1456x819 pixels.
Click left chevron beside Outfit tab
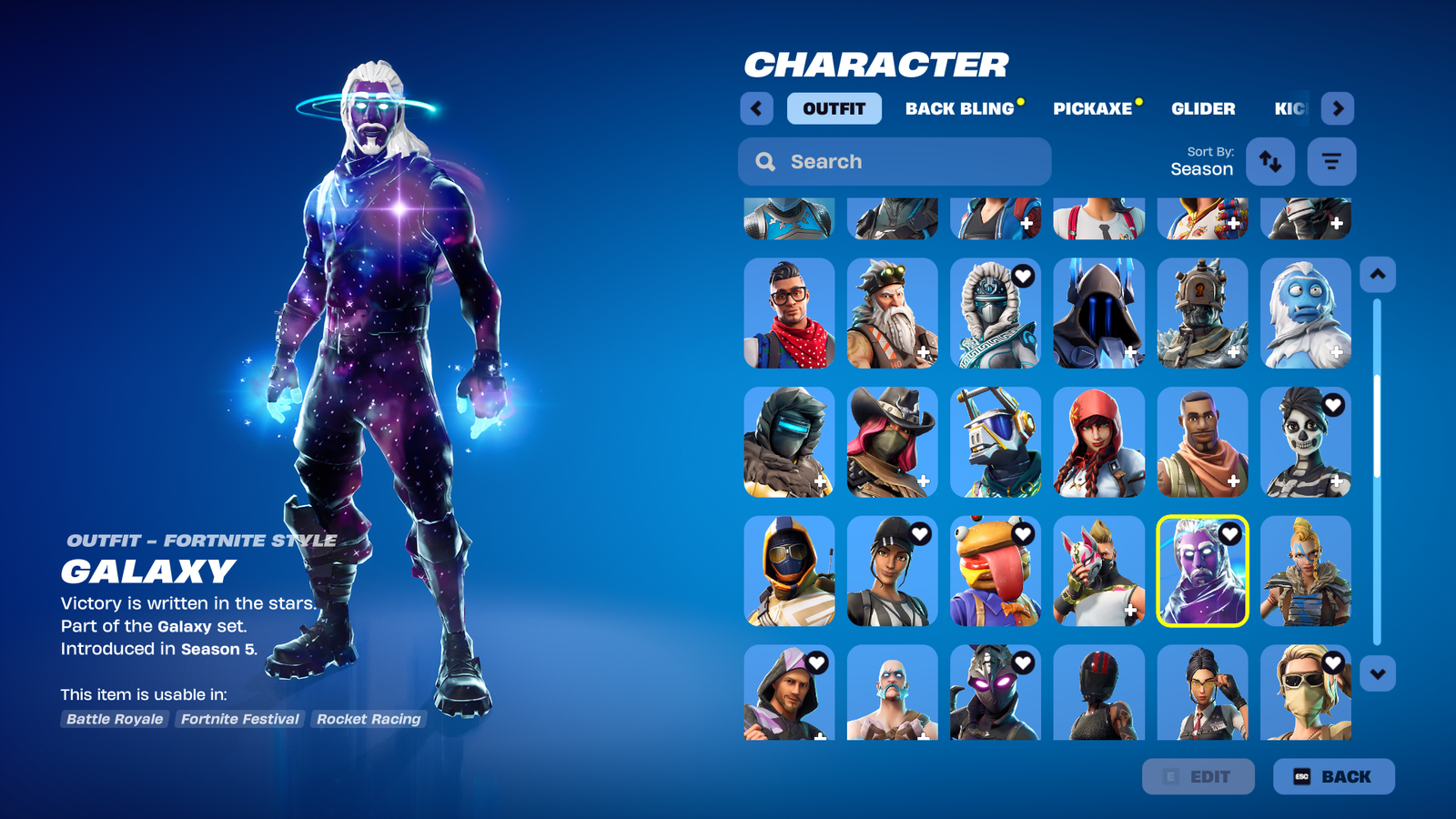coord(756,108)
